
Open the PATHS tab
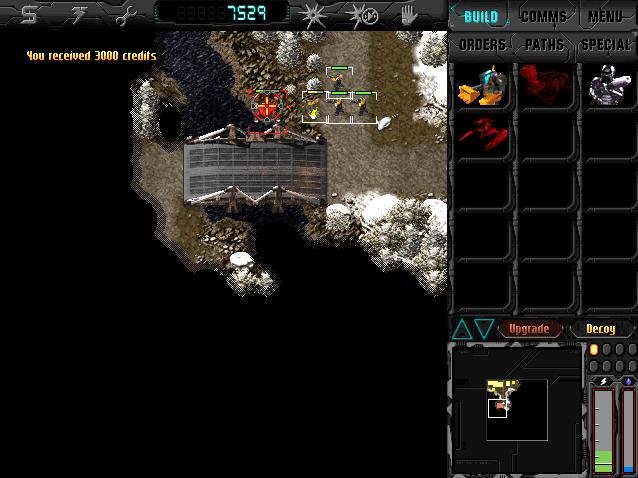click(544, 45)
